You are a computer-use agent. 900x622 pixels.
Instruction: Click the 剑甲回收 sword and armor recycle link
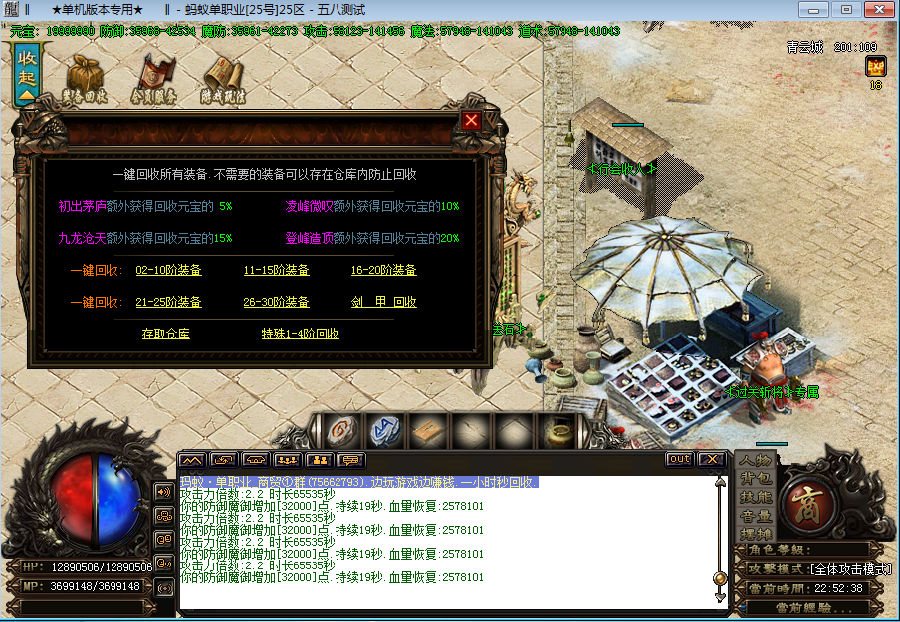(383, 302)
